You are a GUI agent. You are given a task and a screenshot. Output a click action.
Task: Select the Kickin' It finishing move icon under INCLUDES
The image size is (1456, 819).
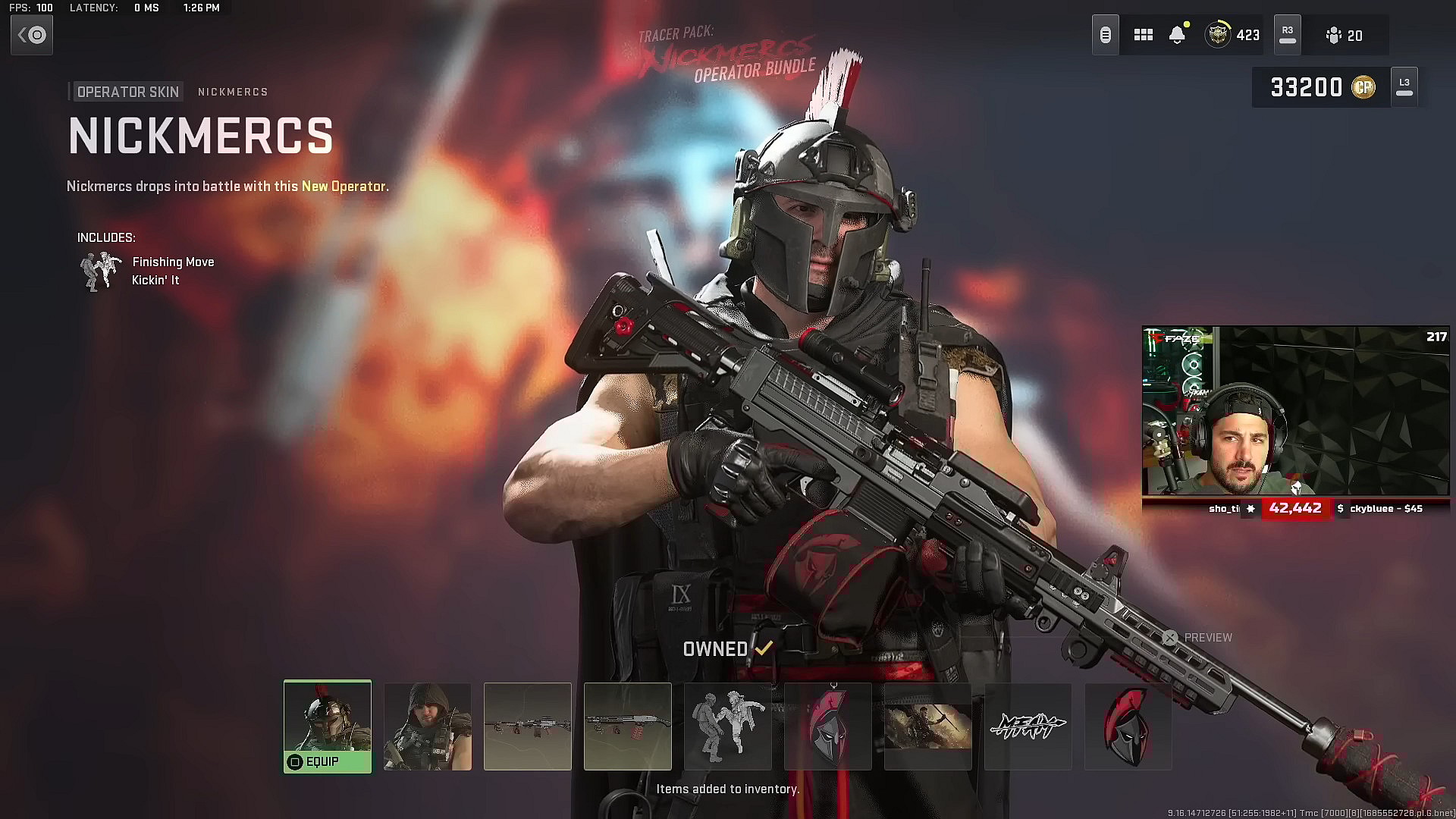(100, 271)
